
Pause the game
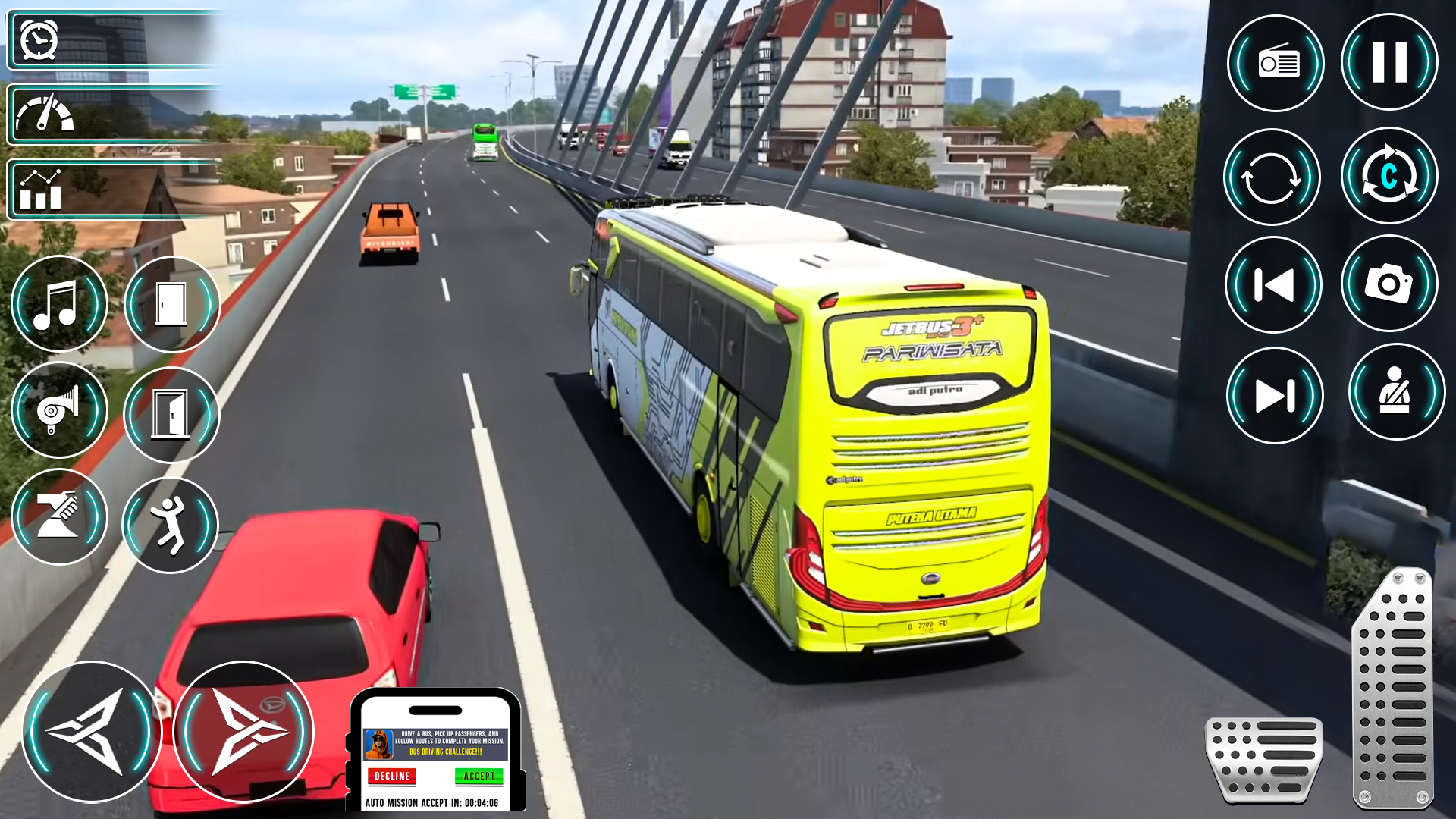coord(1389,62)
